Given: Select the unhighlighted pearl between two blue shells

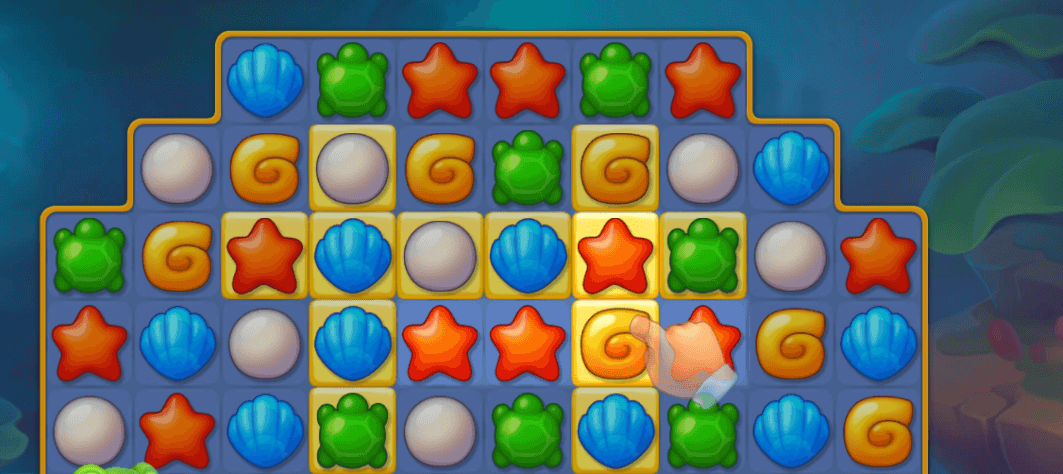Looking at the screenshot, I should 265,341.
